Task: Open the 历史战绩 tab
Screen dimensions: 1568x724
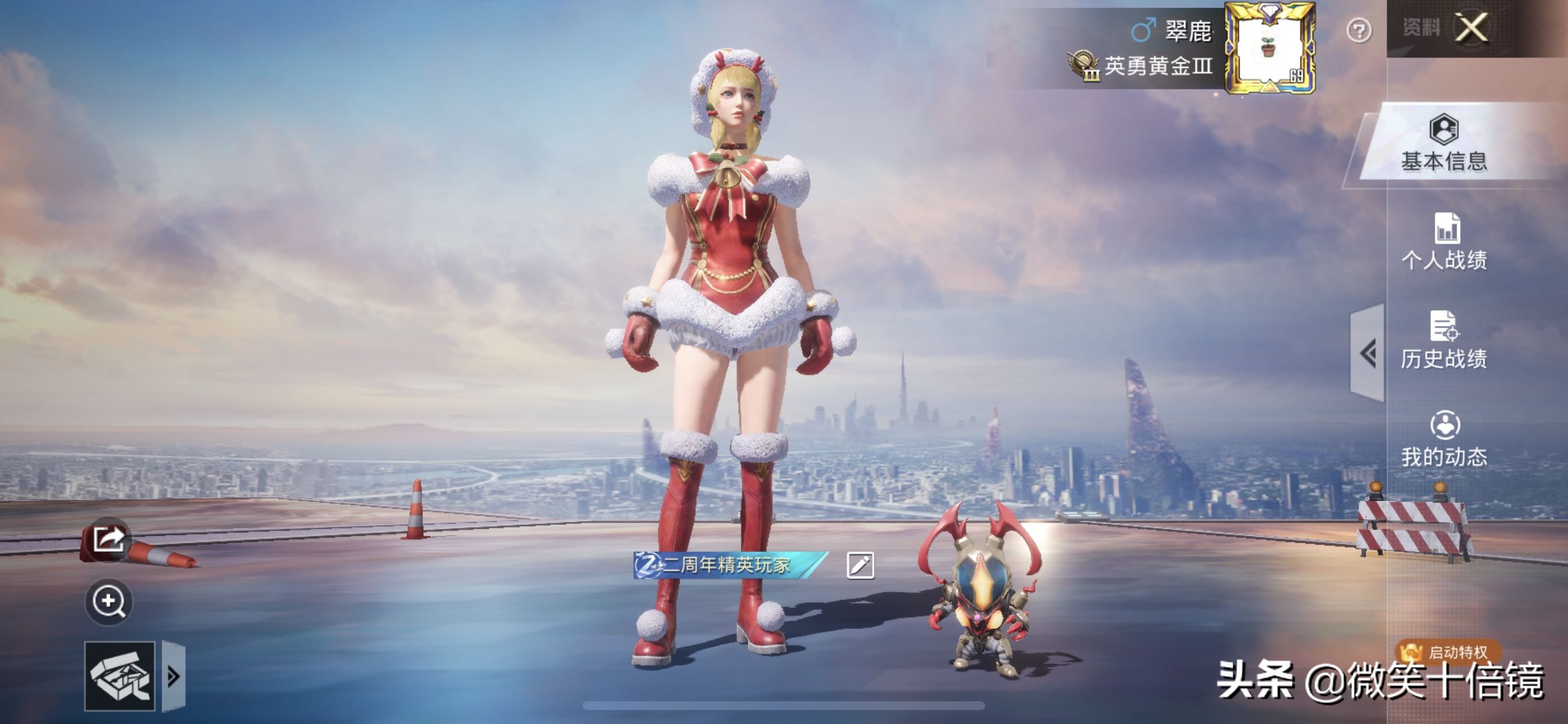Action: pyautogui.click(x=1444, y=340)
